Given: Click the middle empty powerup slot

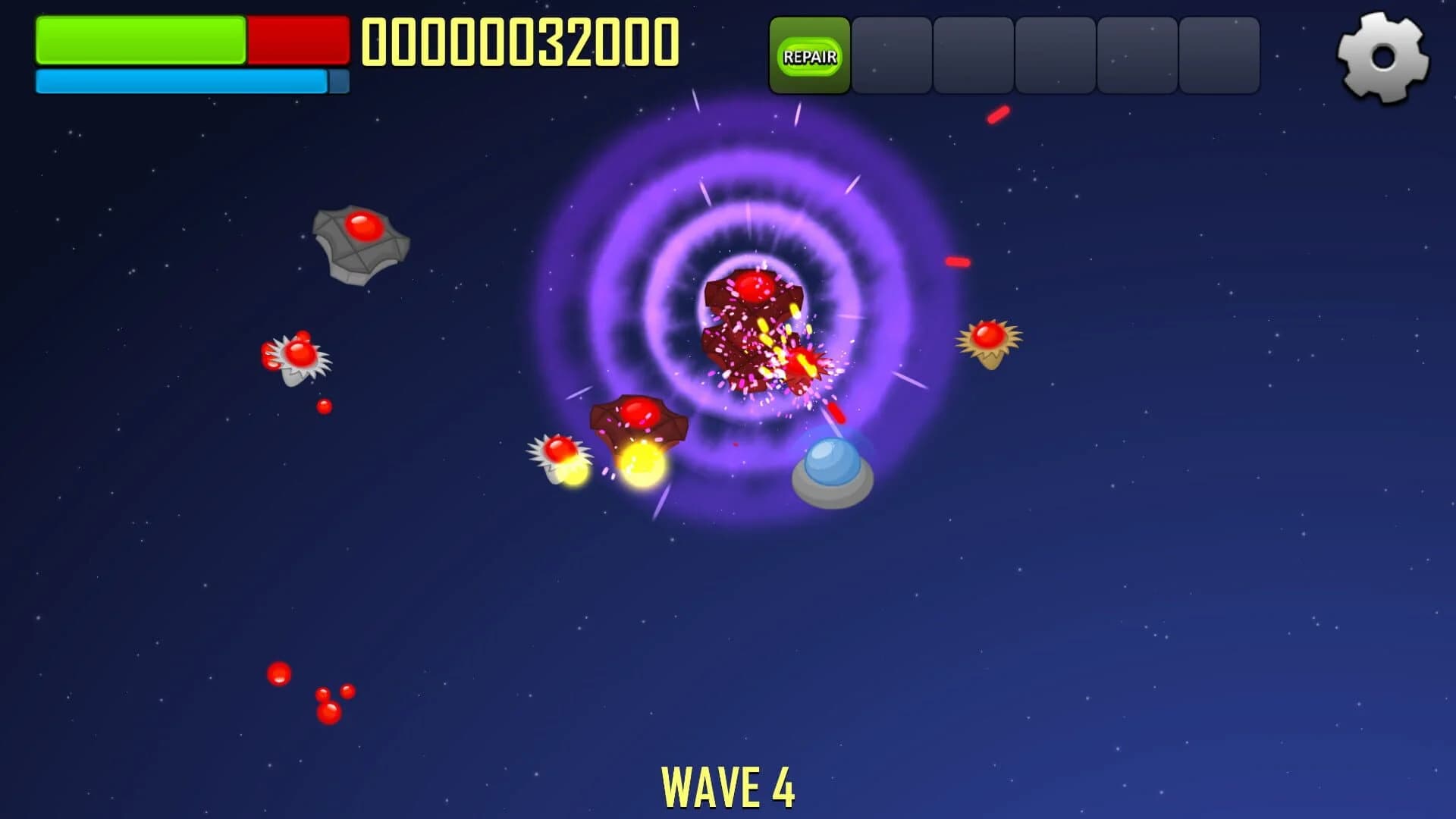Looking at the screenshot, I should pyautogui.click(x=1054, y=55).
